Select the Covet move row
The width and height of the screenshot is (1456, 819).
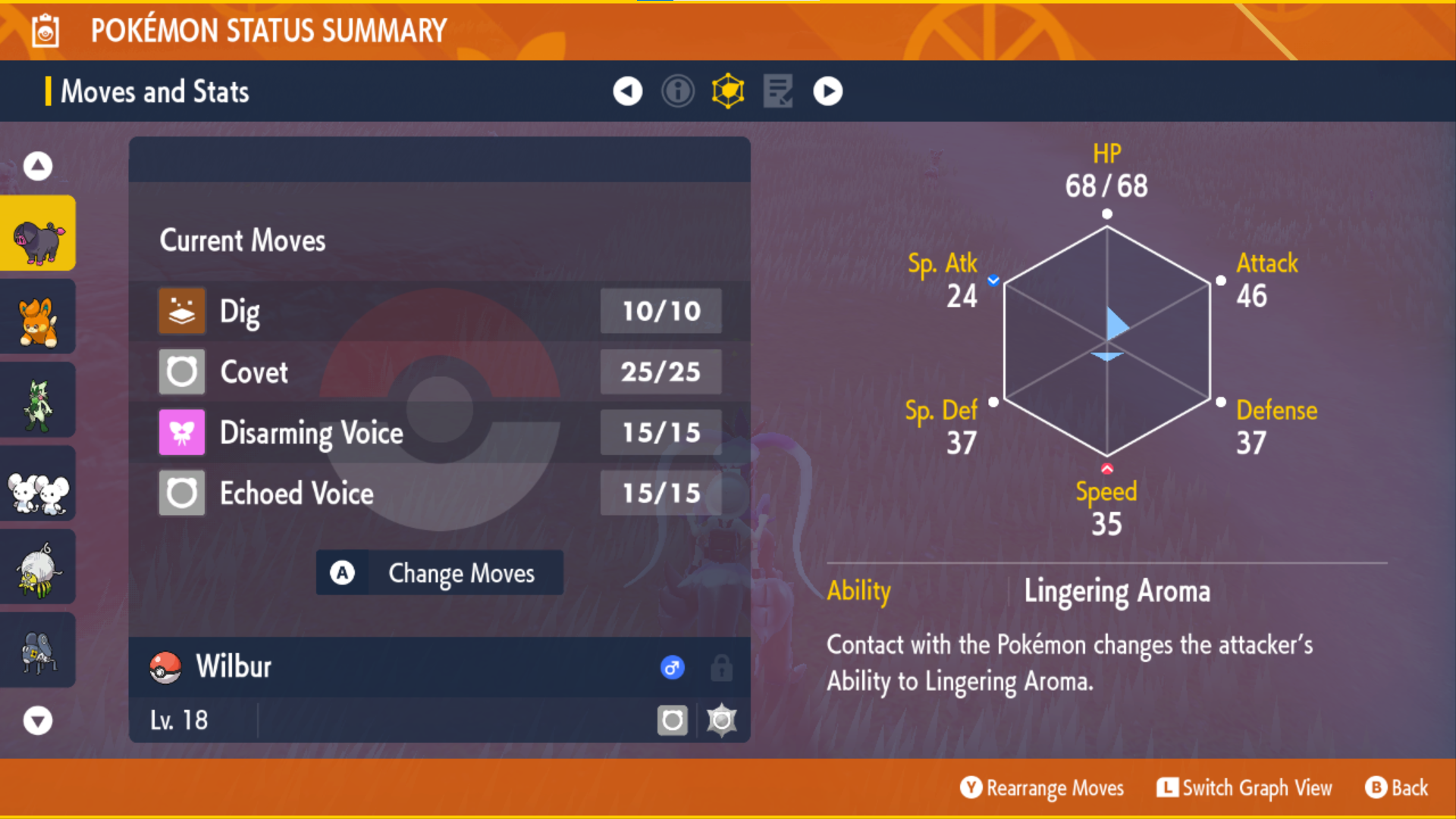click(439, 372)
